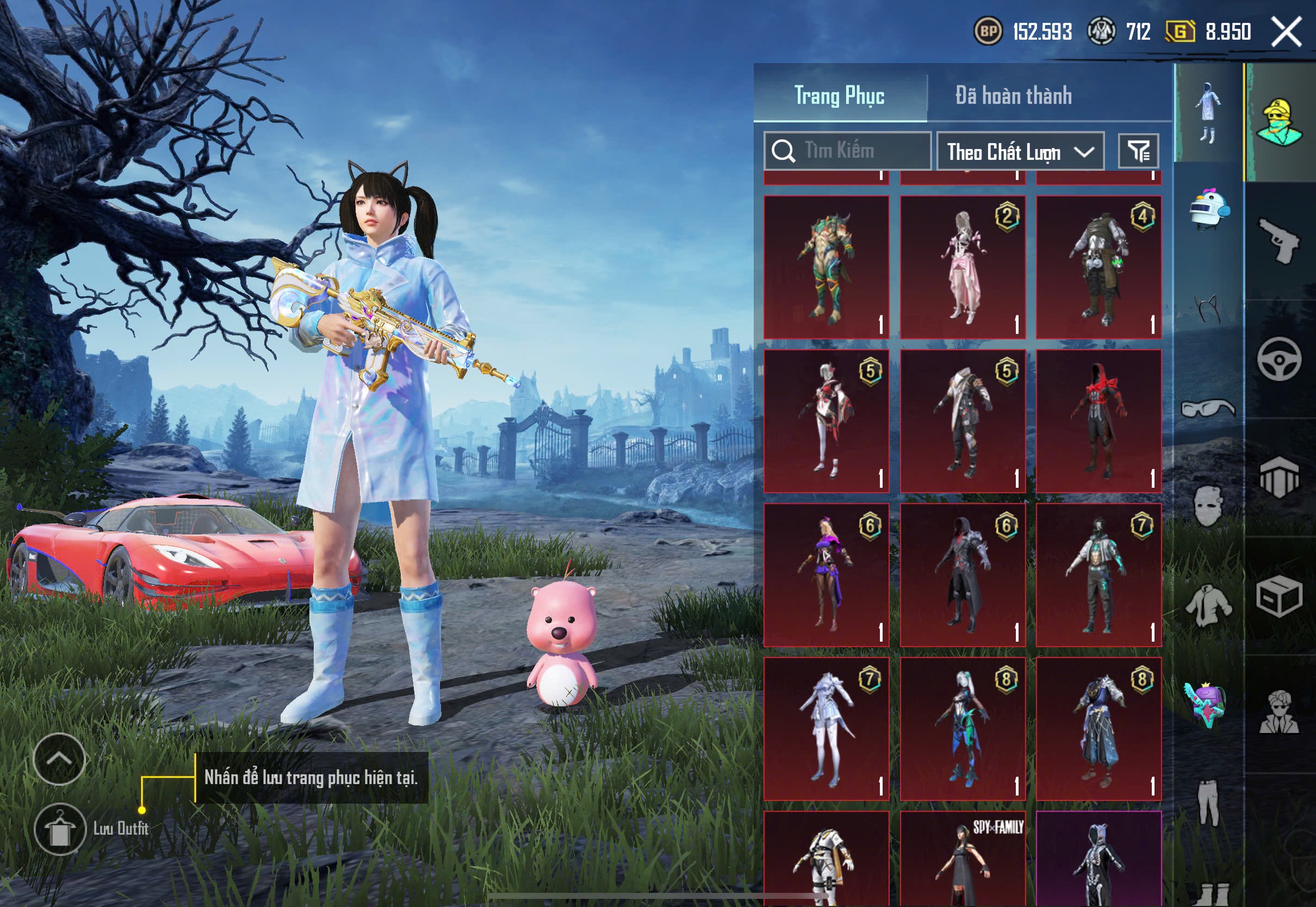Save current outfit with Lưu Outfit button
Image resolution: width=1316 pixels, height=907 pixels.
60,829
